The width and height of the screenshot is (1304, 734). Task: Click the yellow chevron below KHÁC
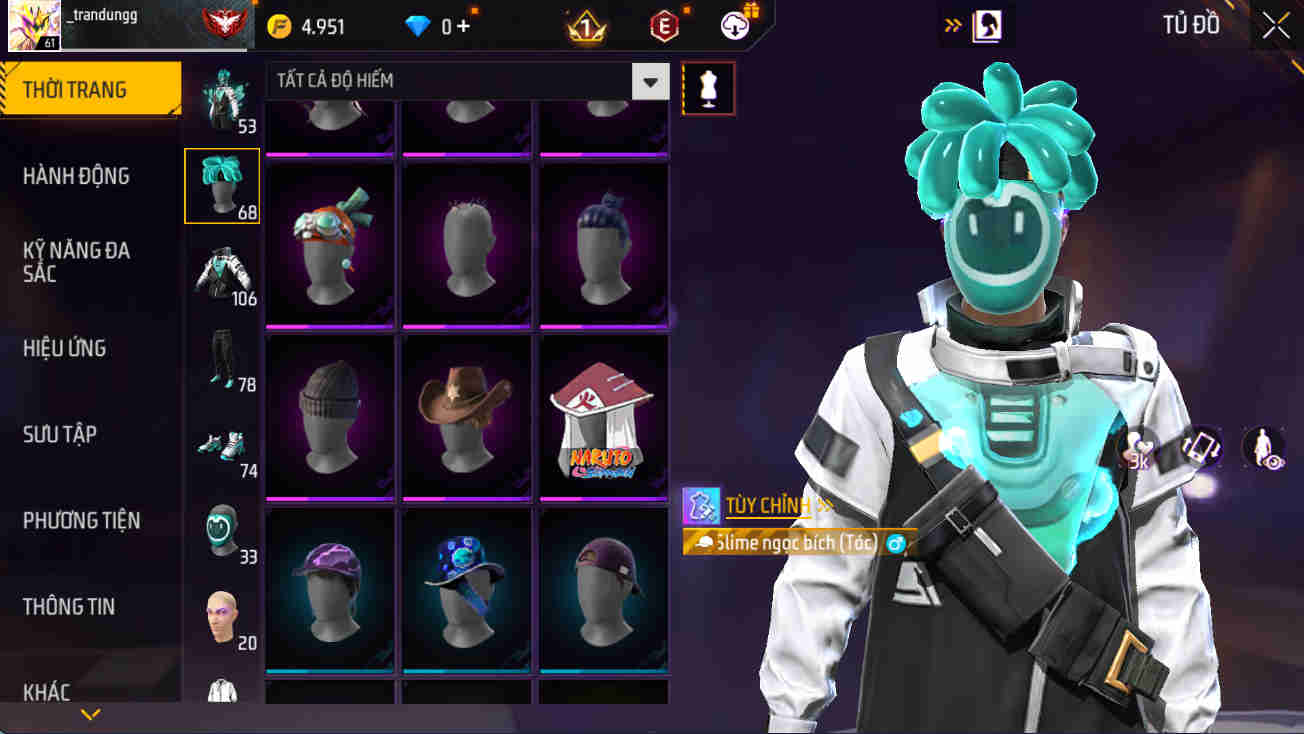coord(91,714)
